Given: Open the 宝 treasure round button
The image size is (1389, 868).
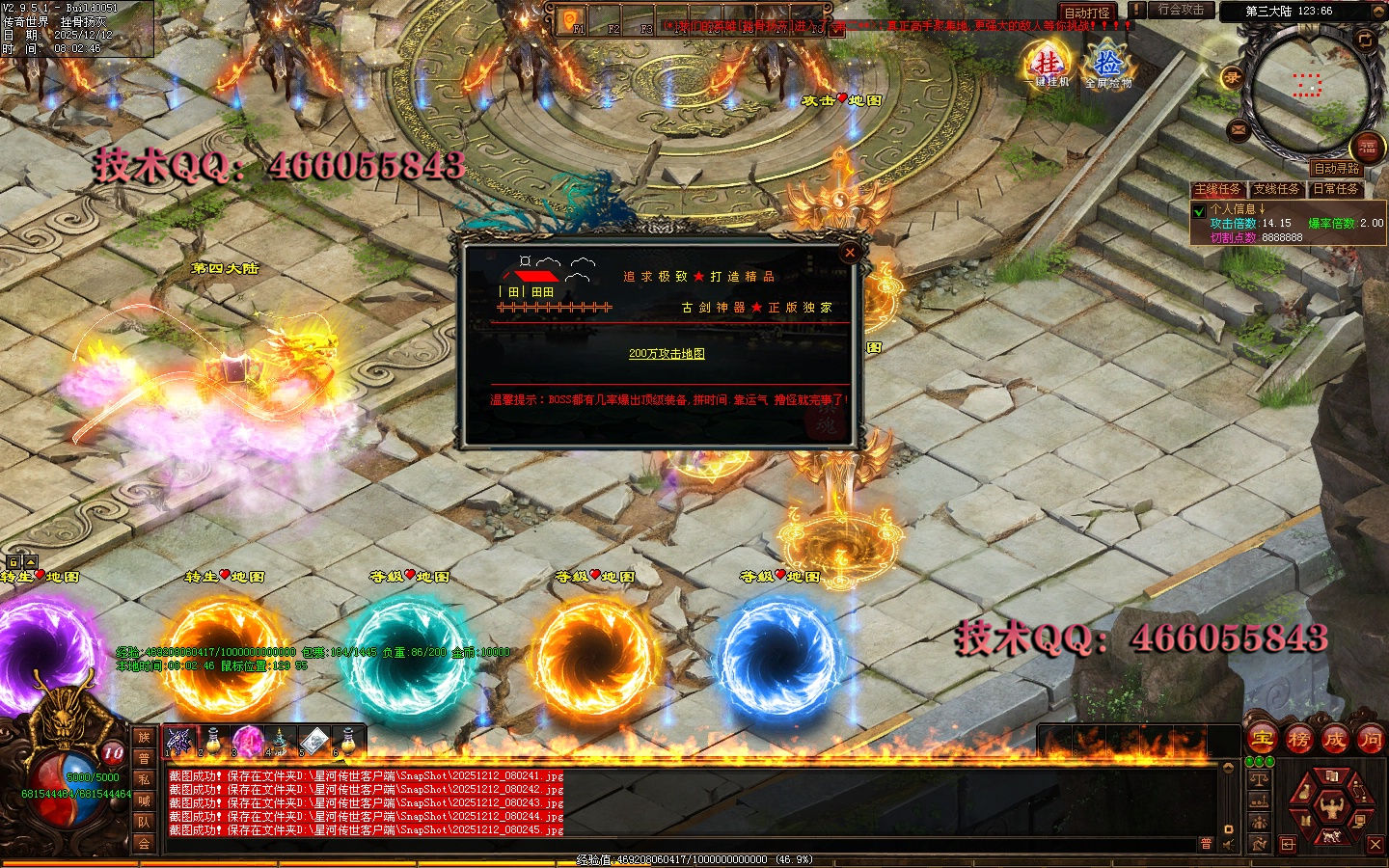Looking at the screenshot, I should pyautogui.click(x=1262, y=740).
